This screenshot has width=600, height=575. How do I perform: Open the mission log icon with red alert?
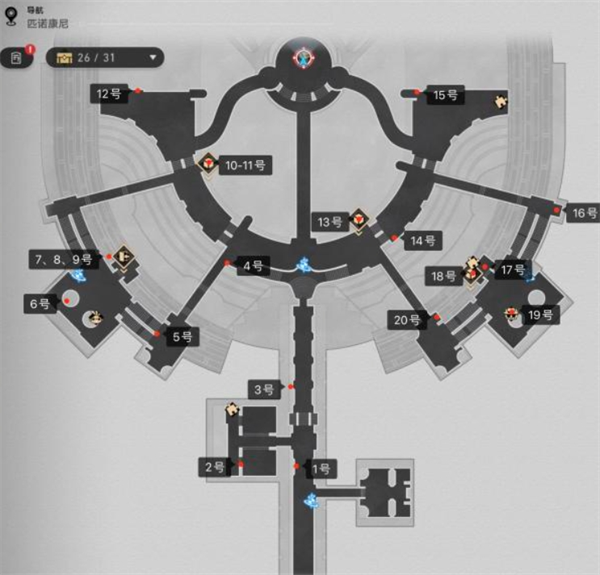[x=17, y=58]
